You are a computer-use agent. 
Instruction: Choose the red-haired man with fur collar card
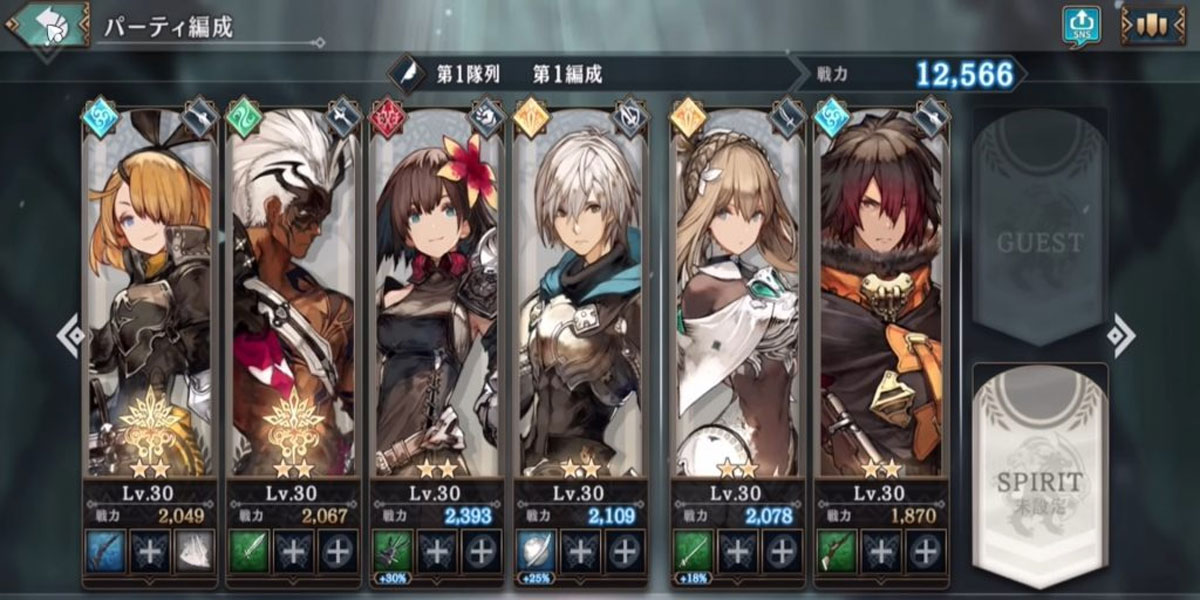click(x=880, y=300)
